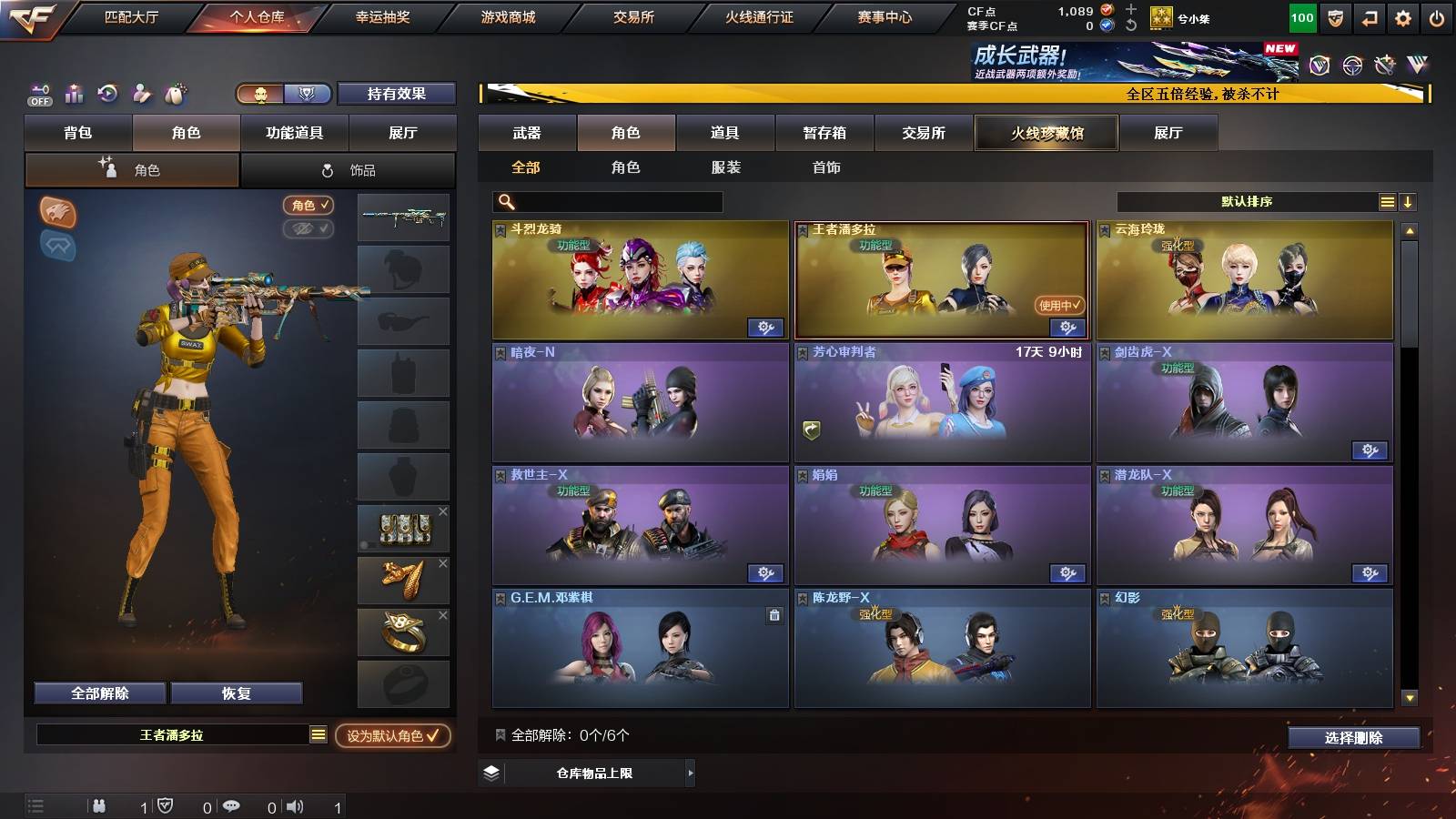This screenshot has height=819, width=1456.
Task: Click the binoculars spectate icon in status bar
Action: [98, 805]
